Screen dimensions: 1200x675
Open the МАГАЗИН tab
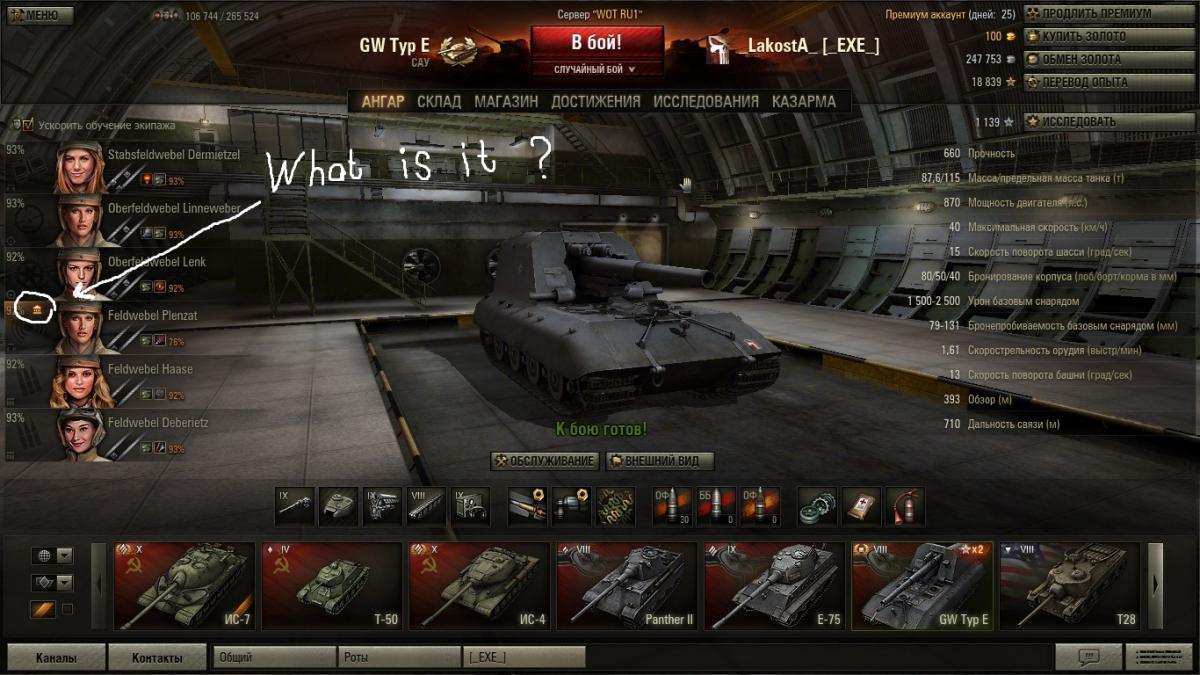506,101
